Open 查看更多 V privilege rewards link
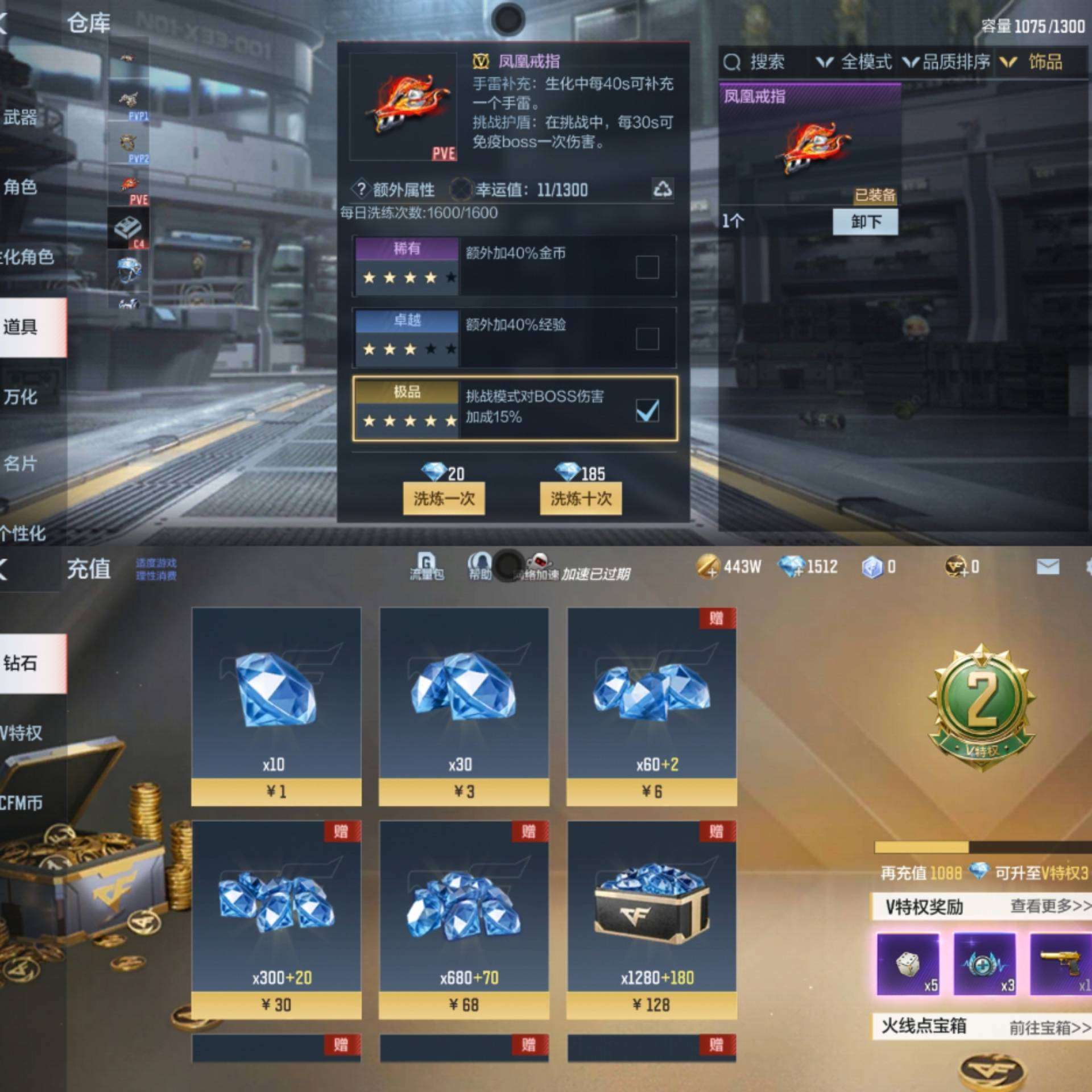 coord(1050,906)
